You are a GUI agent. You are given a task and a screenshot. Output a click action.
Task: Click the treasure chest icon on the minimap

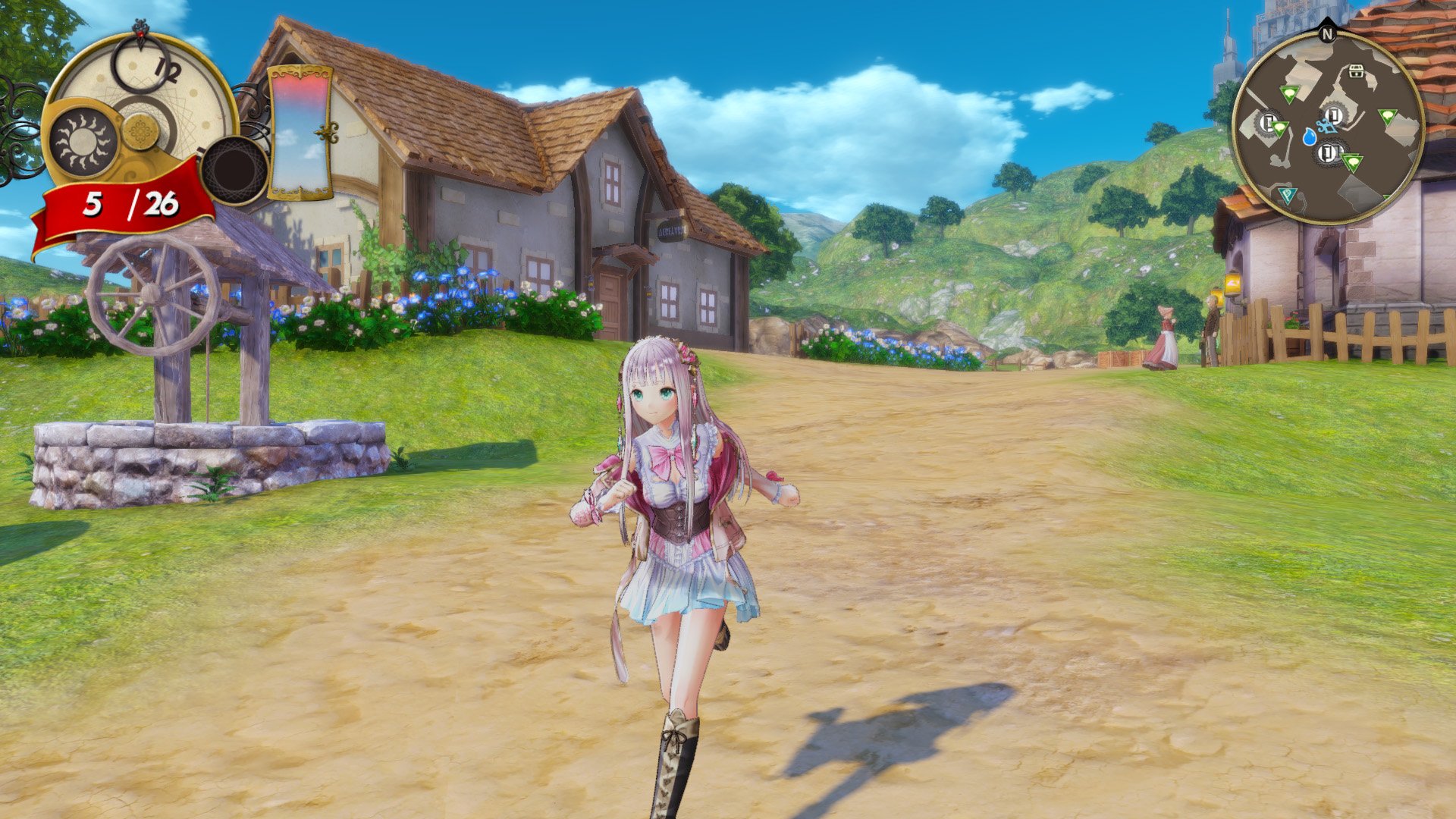pos(1356,71)
